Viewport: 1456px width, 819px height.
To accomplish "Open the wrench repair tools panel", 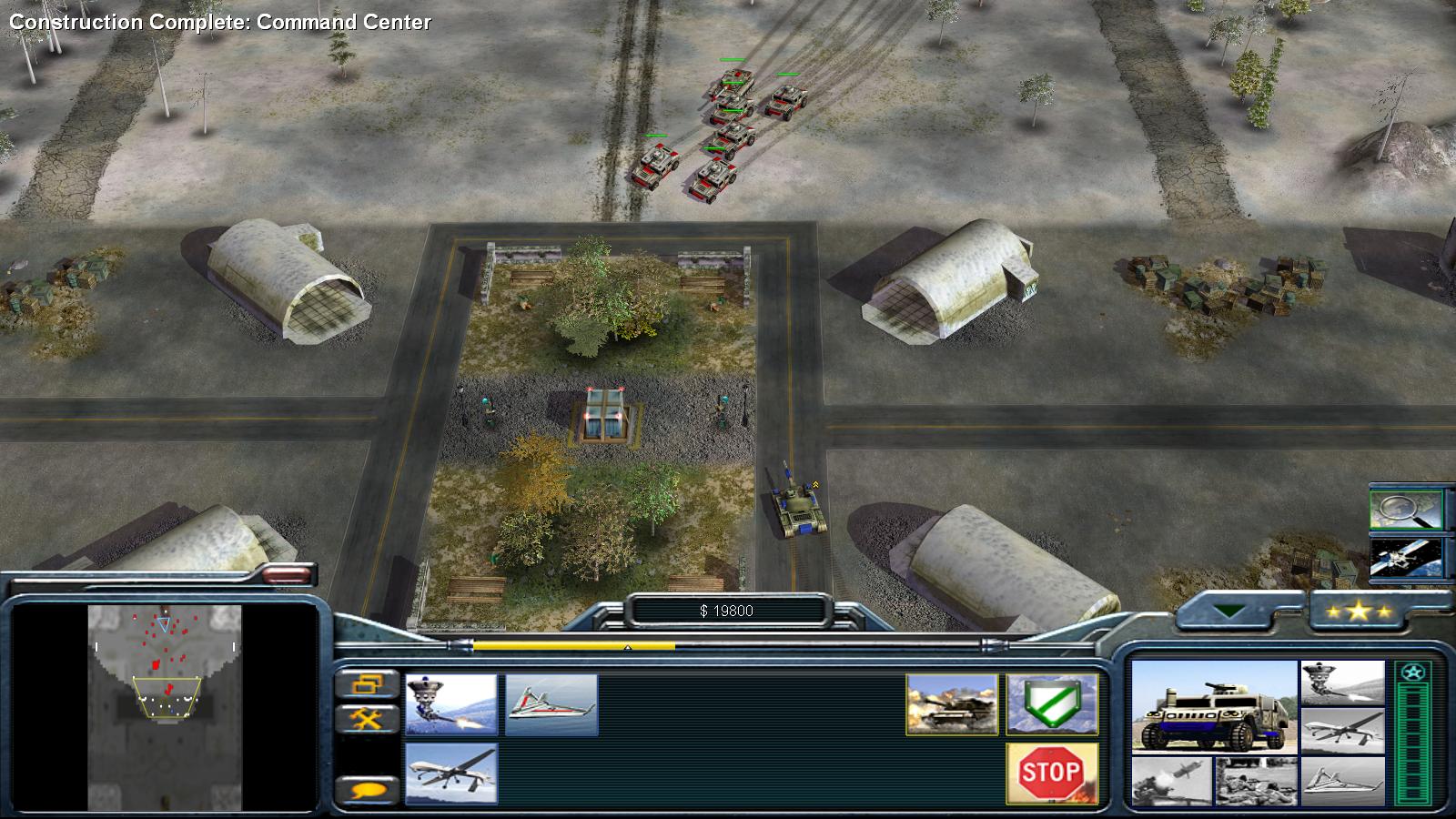I will 368,717.
